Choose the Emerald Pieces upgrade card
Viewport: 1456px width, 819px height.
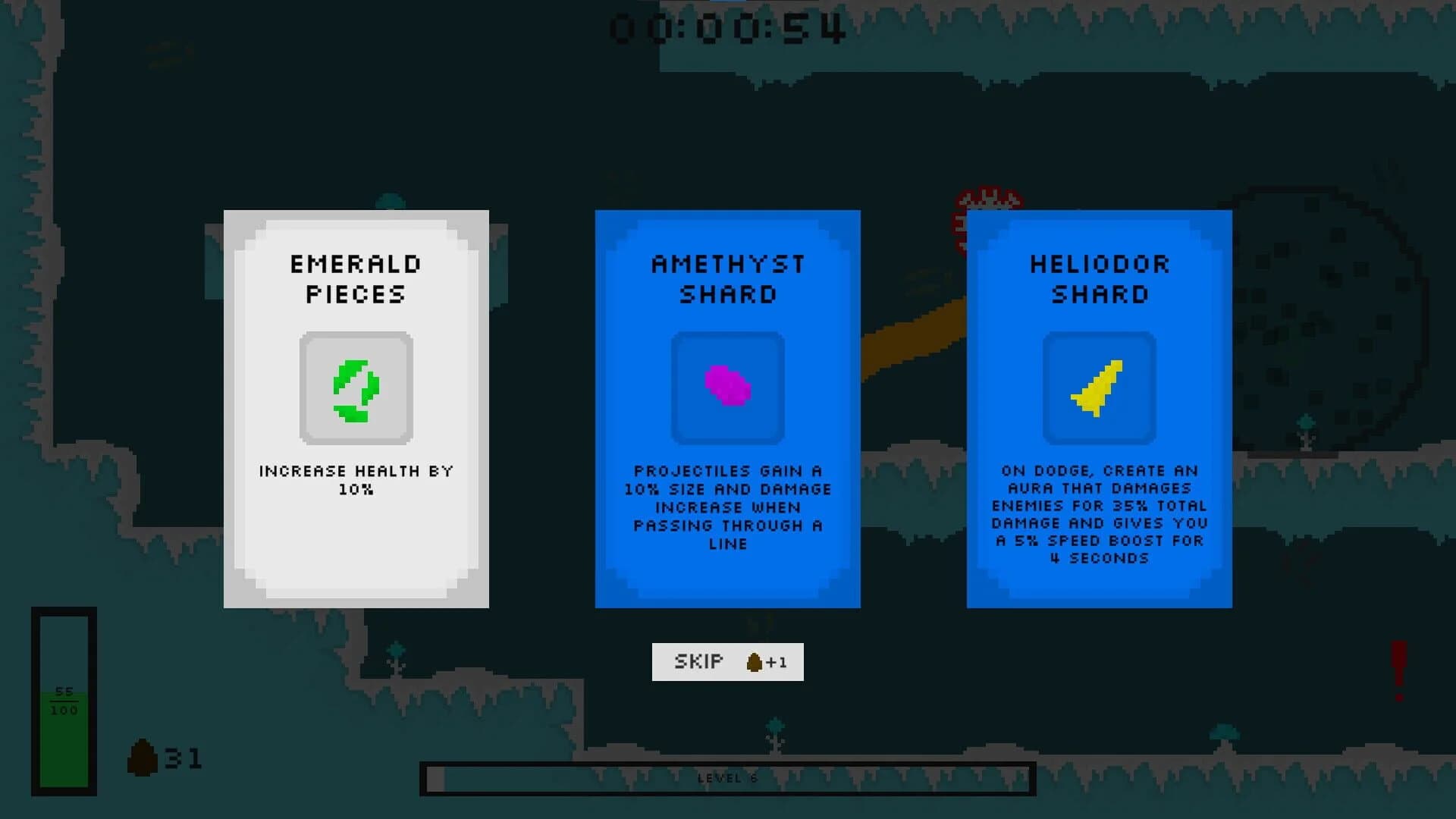tap(355, 409)
